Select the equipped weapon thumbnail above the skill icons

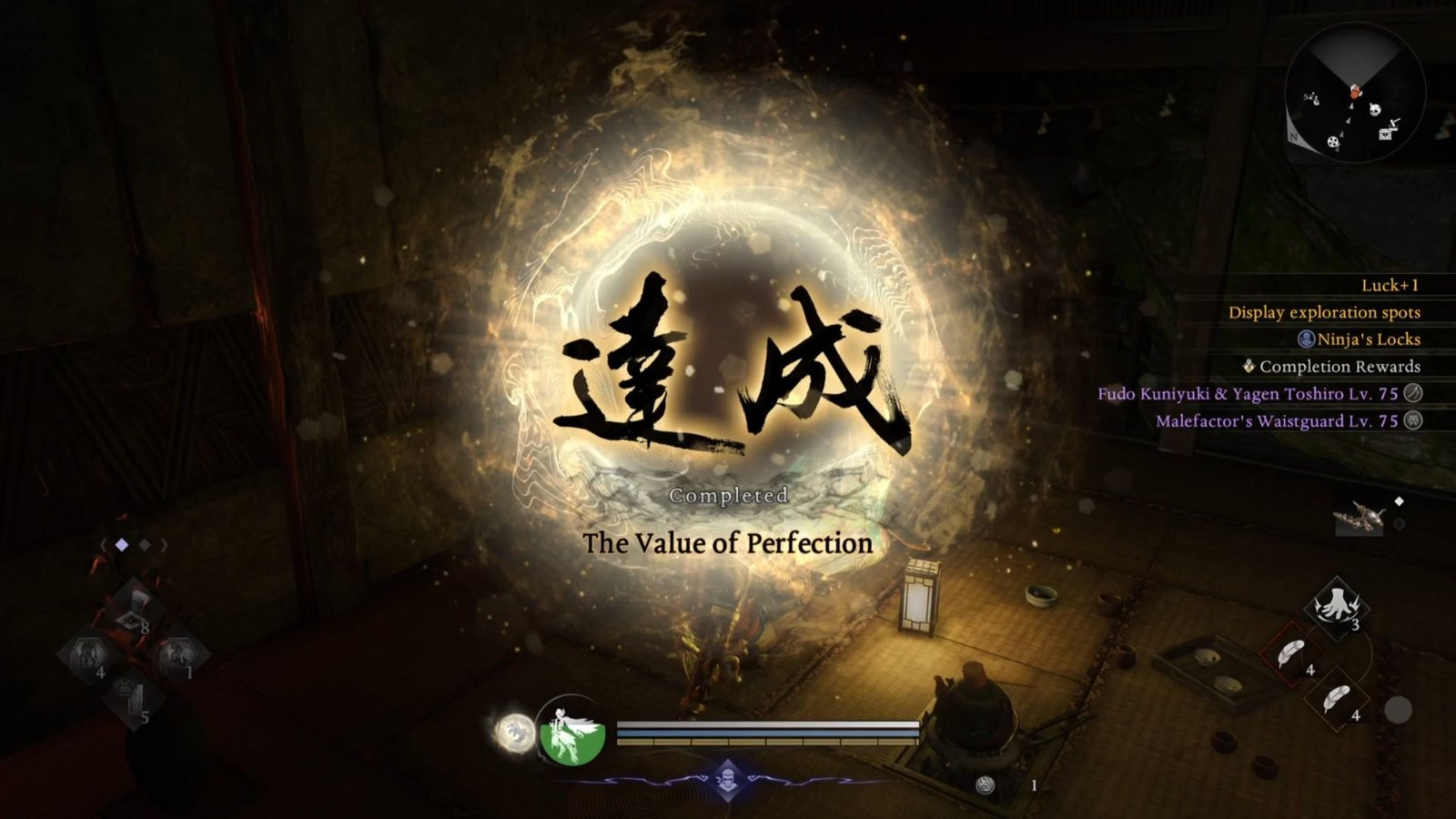coord(1360,515)
